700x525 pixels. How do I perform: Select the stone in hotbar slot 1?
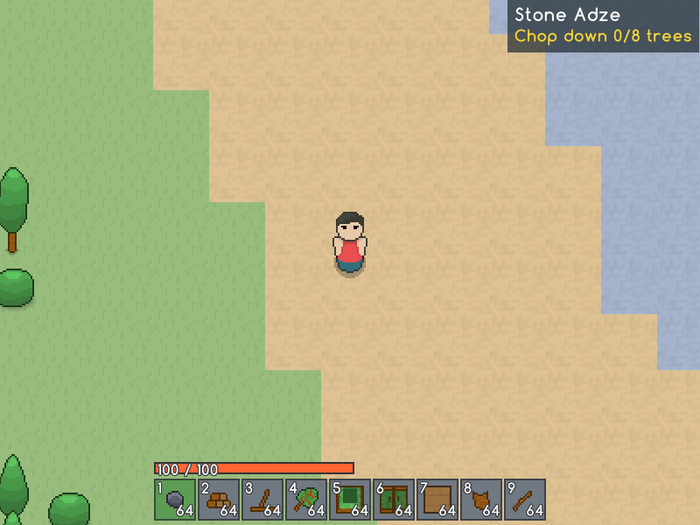point(175,499)
